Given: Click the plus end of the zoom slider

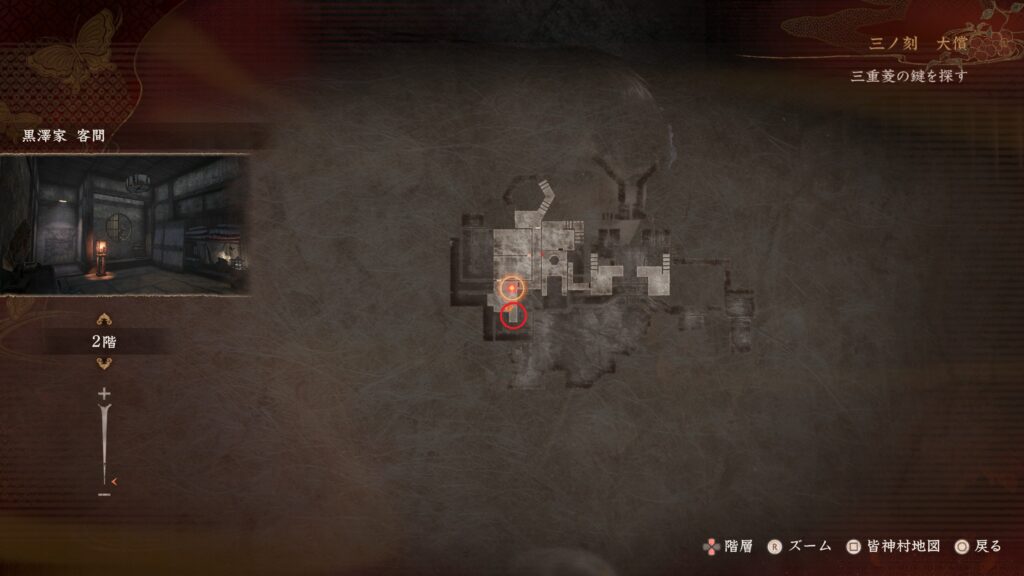Looking at the screenshot, I should pos(104,394).
